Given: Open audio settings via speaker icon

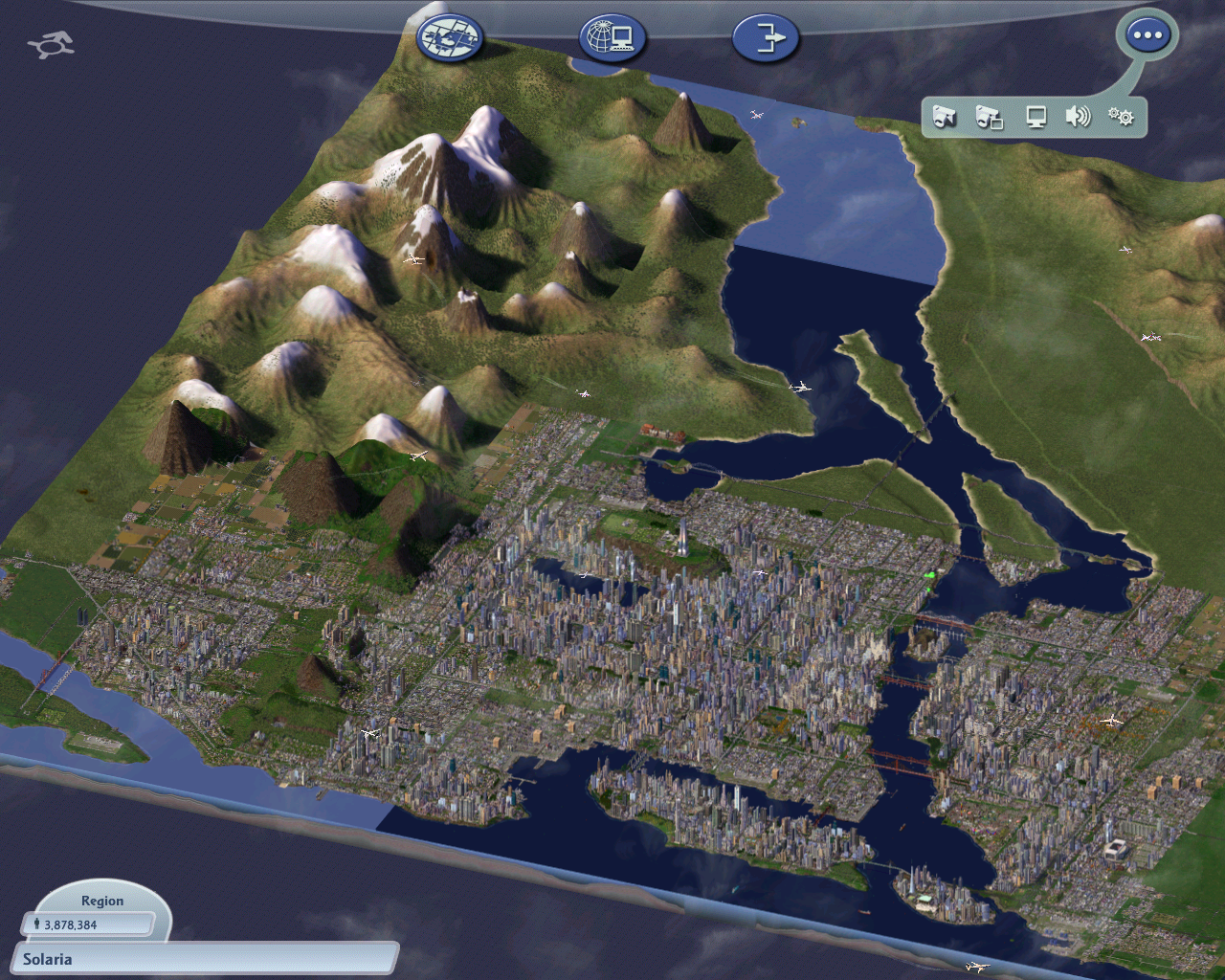Looking at the screenshot, I should (x=1078, y=117).
